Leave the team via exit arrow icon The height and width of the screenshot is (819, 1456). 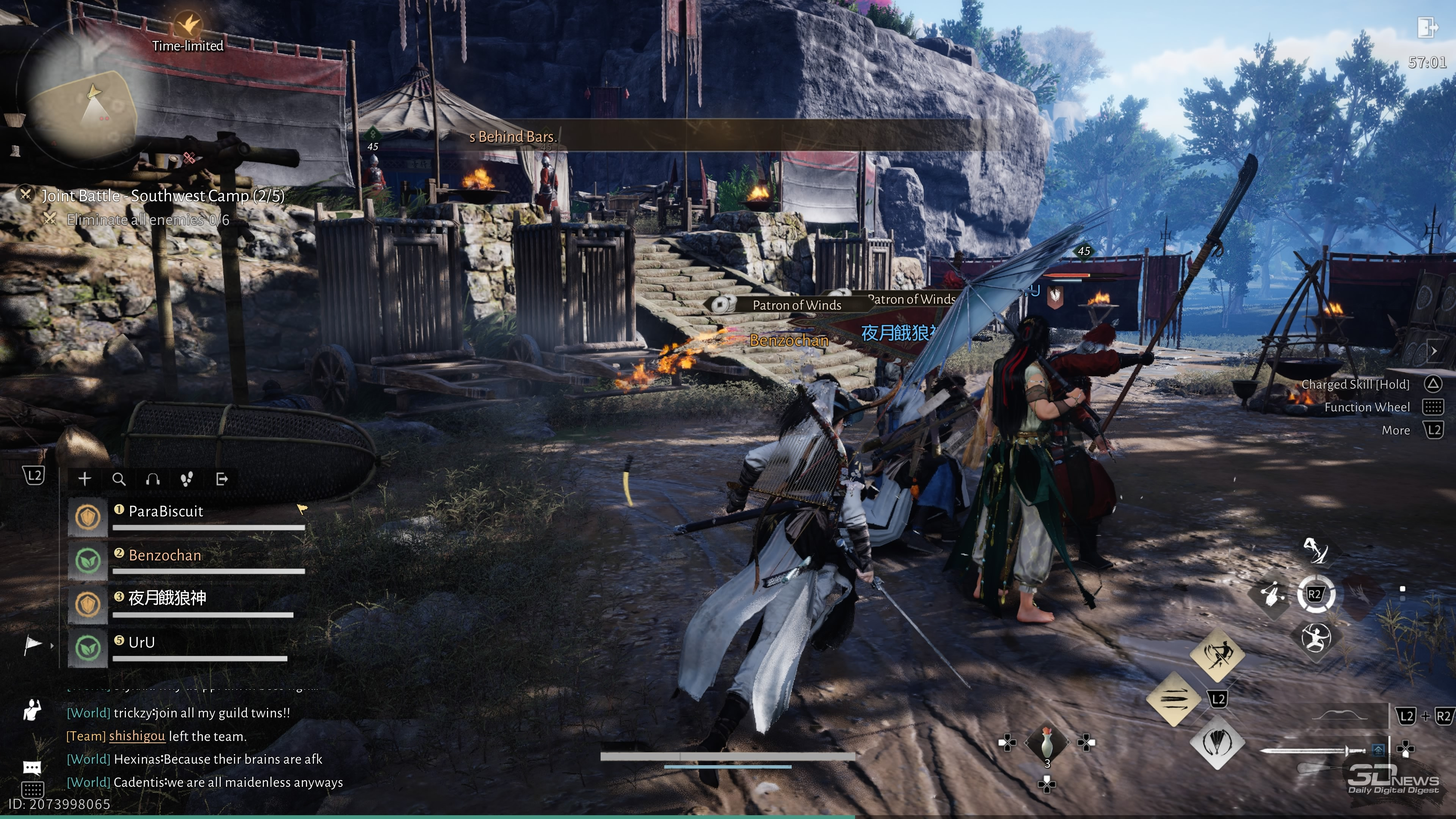222,479
